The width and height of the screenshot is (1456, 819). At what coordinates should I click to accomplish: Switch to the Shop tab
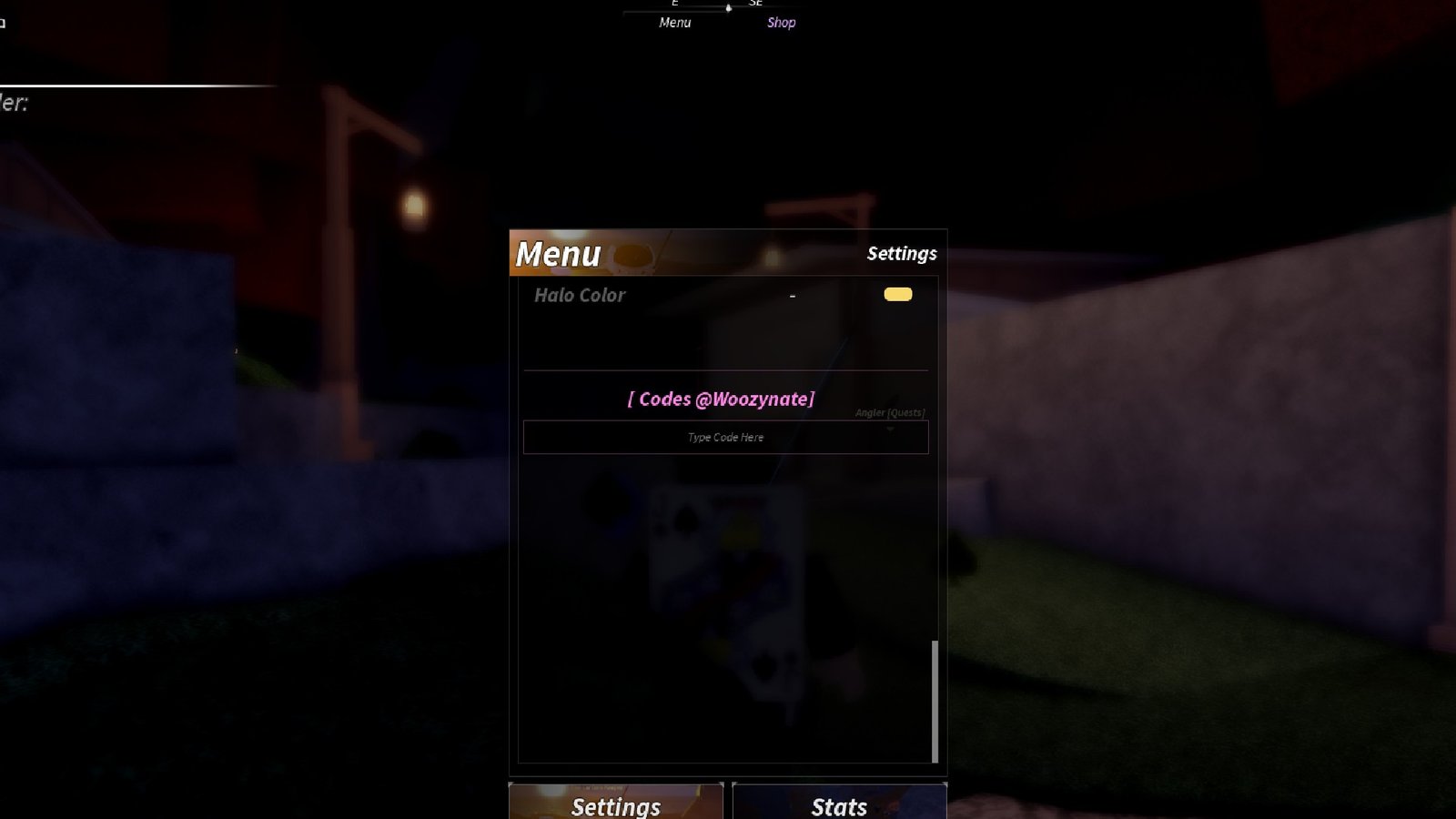point(782,22)
